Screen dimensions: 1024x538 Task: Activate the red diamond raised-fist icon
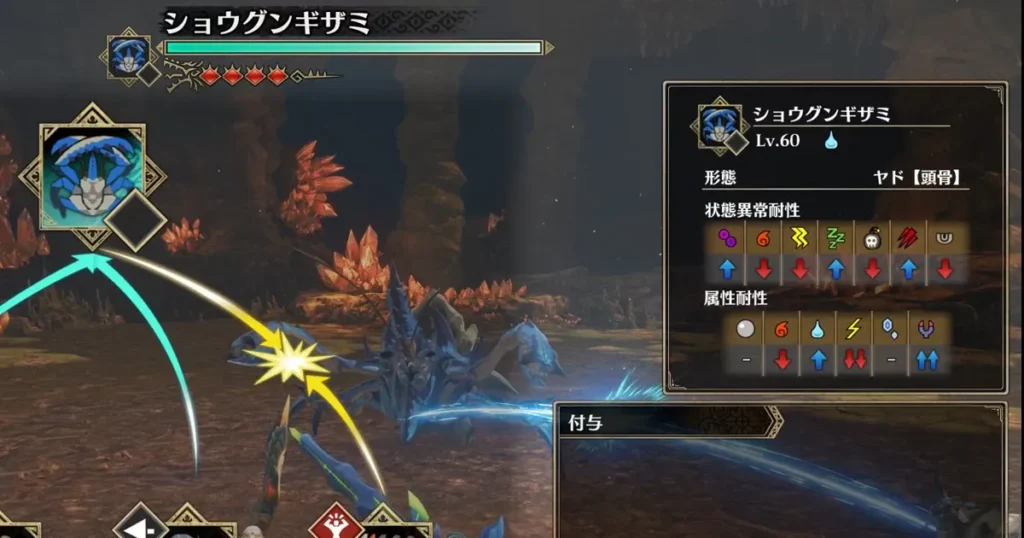[x=335, y=523]
